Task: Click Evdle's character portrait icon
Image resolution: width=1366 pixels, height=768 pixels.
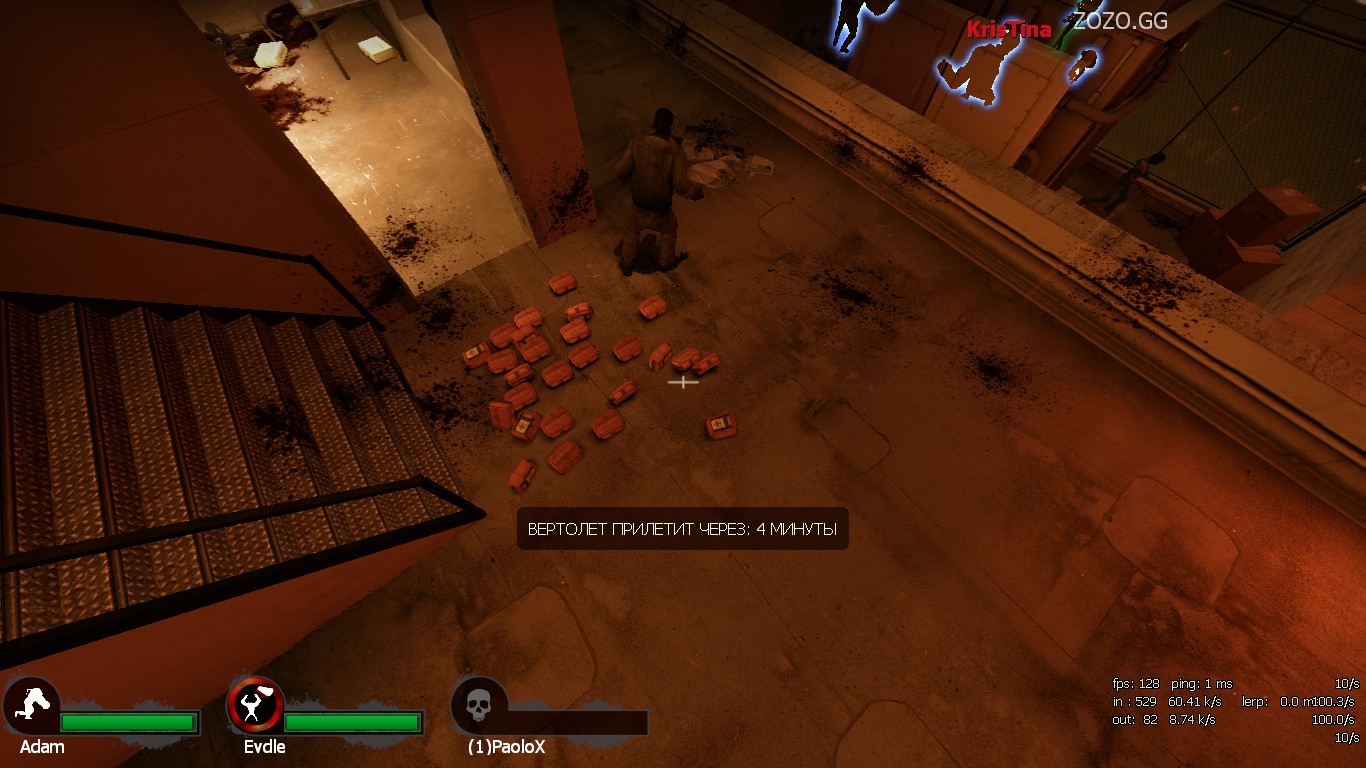Action: click(x=255, y=706)
